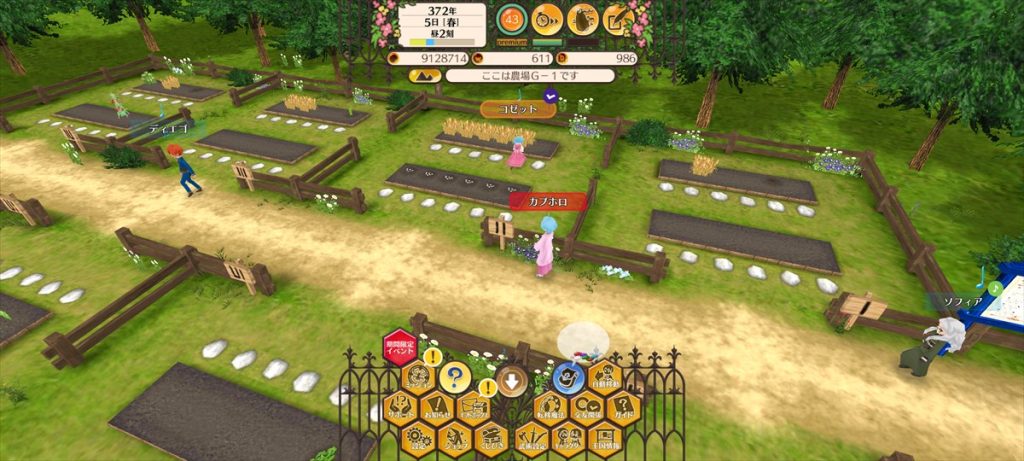Collapse menu with the down arrow button
1024x461 pixels.
(512, 379)
